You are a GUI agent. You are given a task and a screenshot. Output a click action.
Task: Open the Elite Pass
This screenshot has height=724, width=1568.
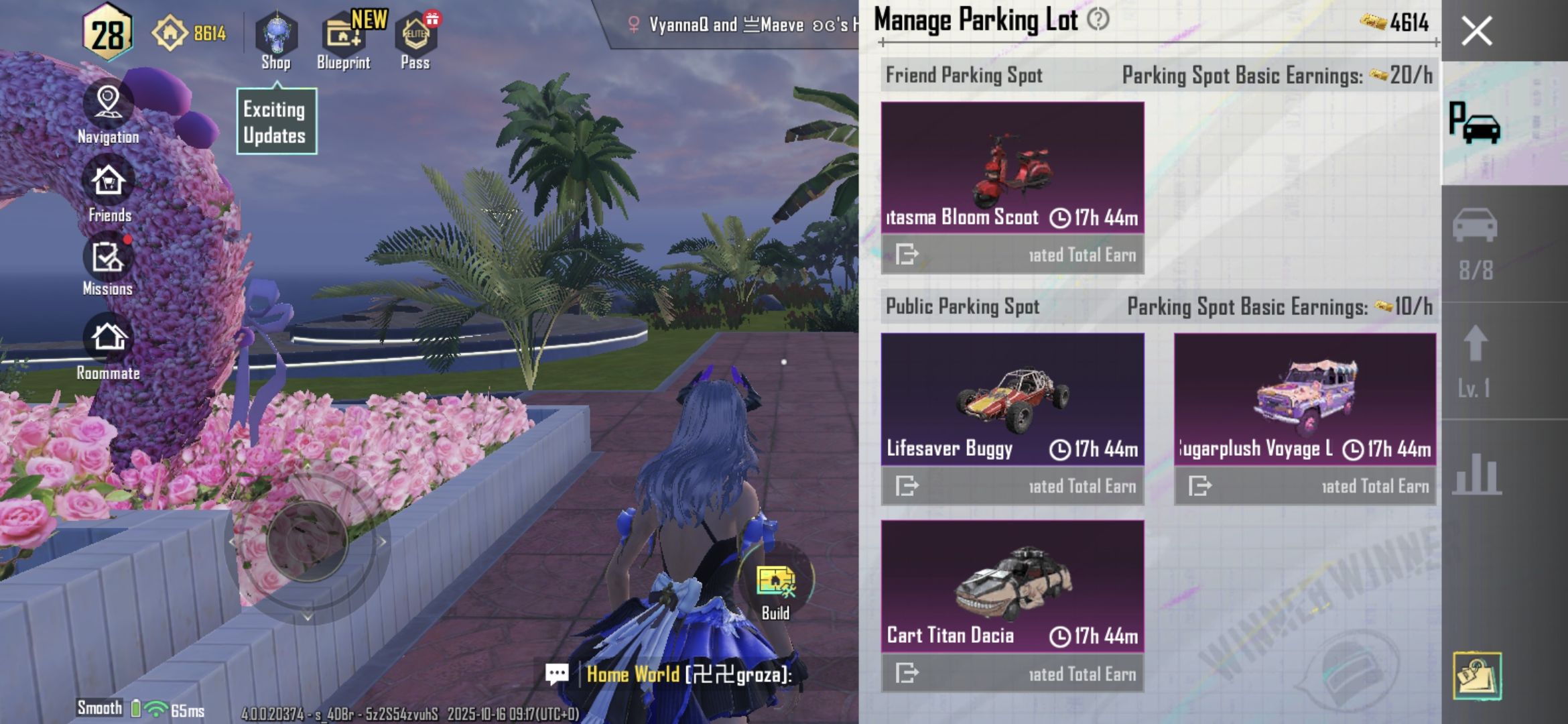pos(415,40)
